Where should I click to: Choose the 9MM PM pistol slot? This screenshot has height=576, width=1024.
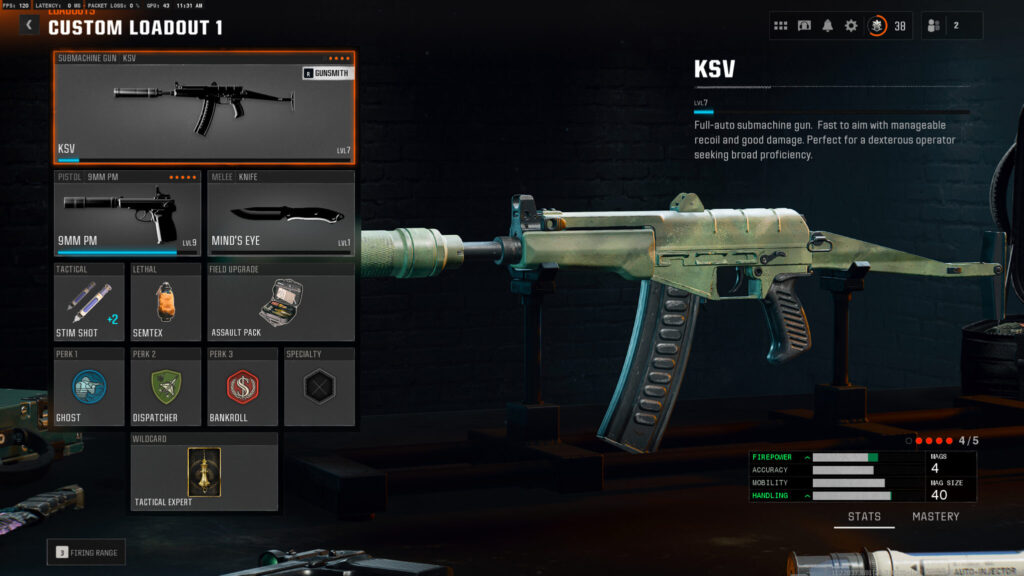tap(128, 213)
